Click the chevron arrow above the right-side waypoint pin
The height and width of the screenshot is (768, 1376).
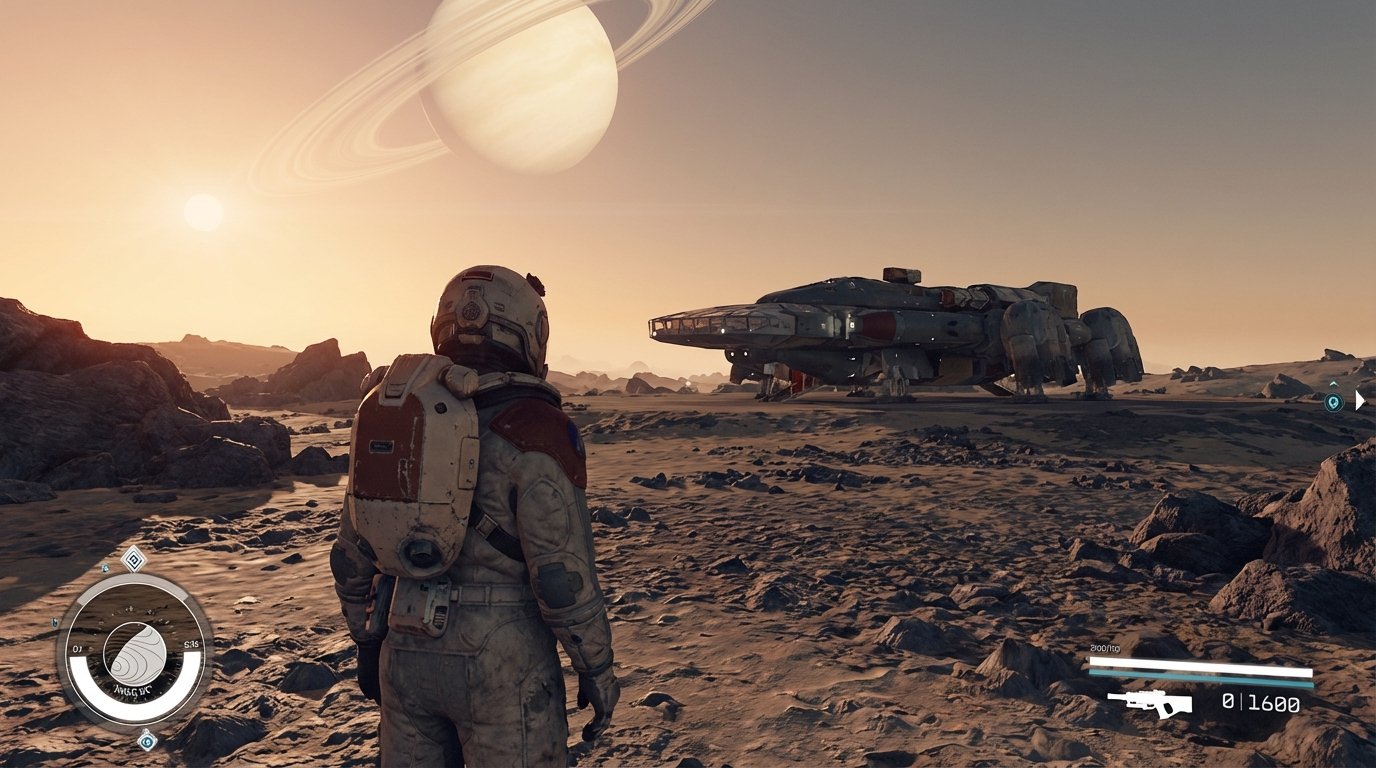click(1334, 383)
